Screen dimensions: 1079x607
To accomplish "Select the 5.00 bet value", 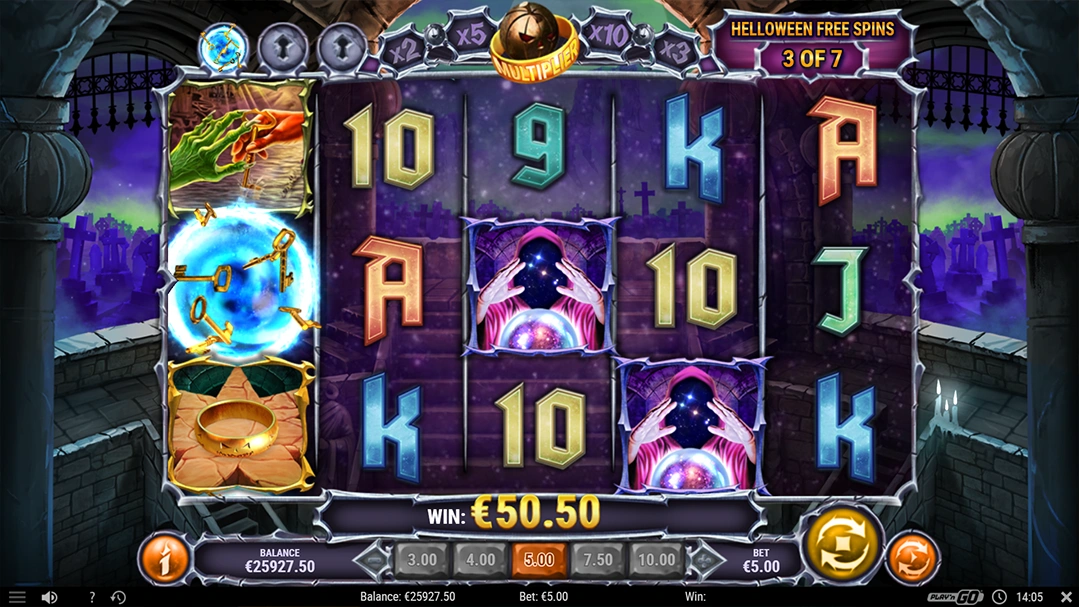I will pos(539,560).
